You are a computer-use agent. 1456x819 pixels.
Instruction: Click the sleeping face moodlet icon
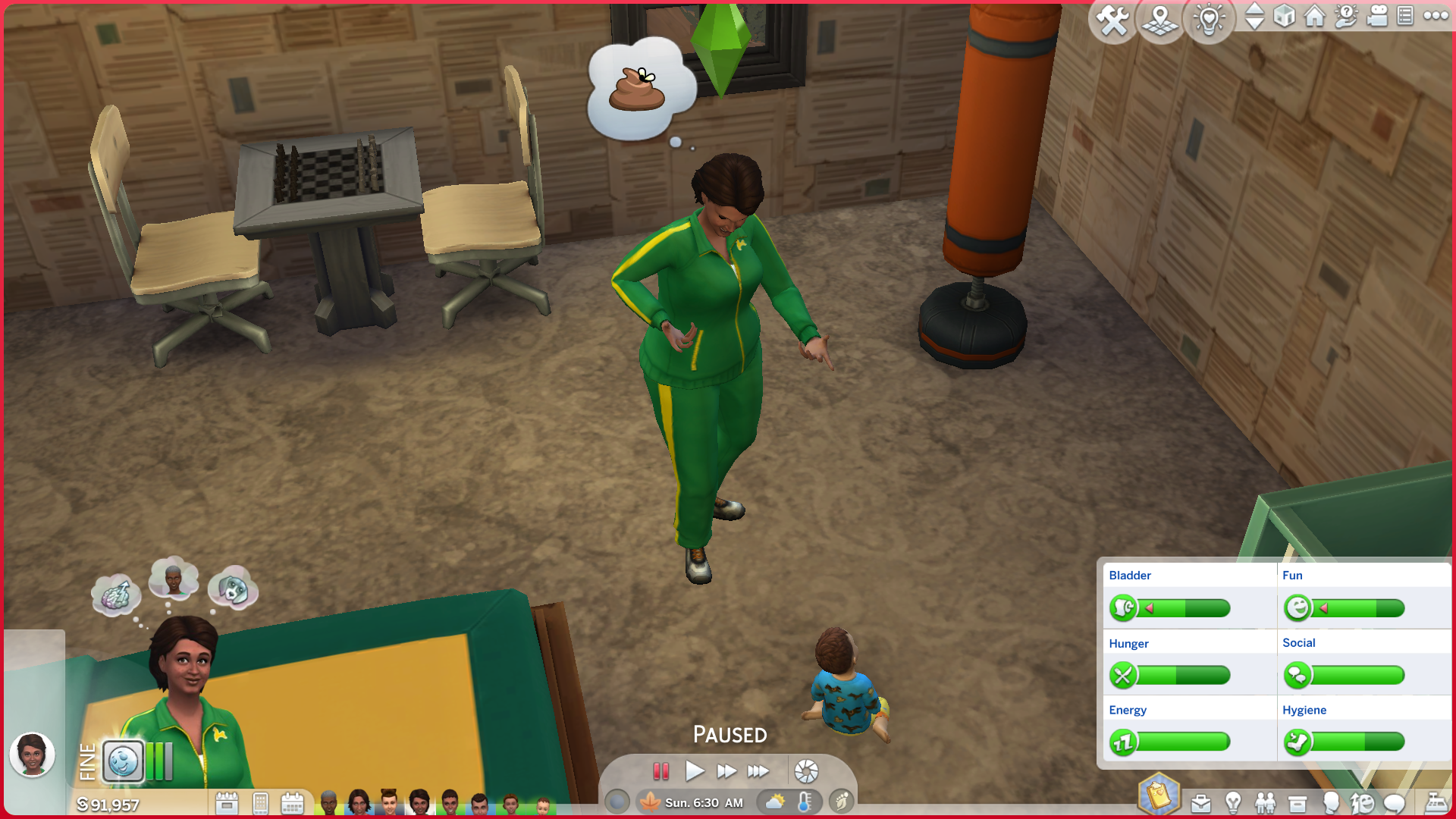click(x=123, y=761)
